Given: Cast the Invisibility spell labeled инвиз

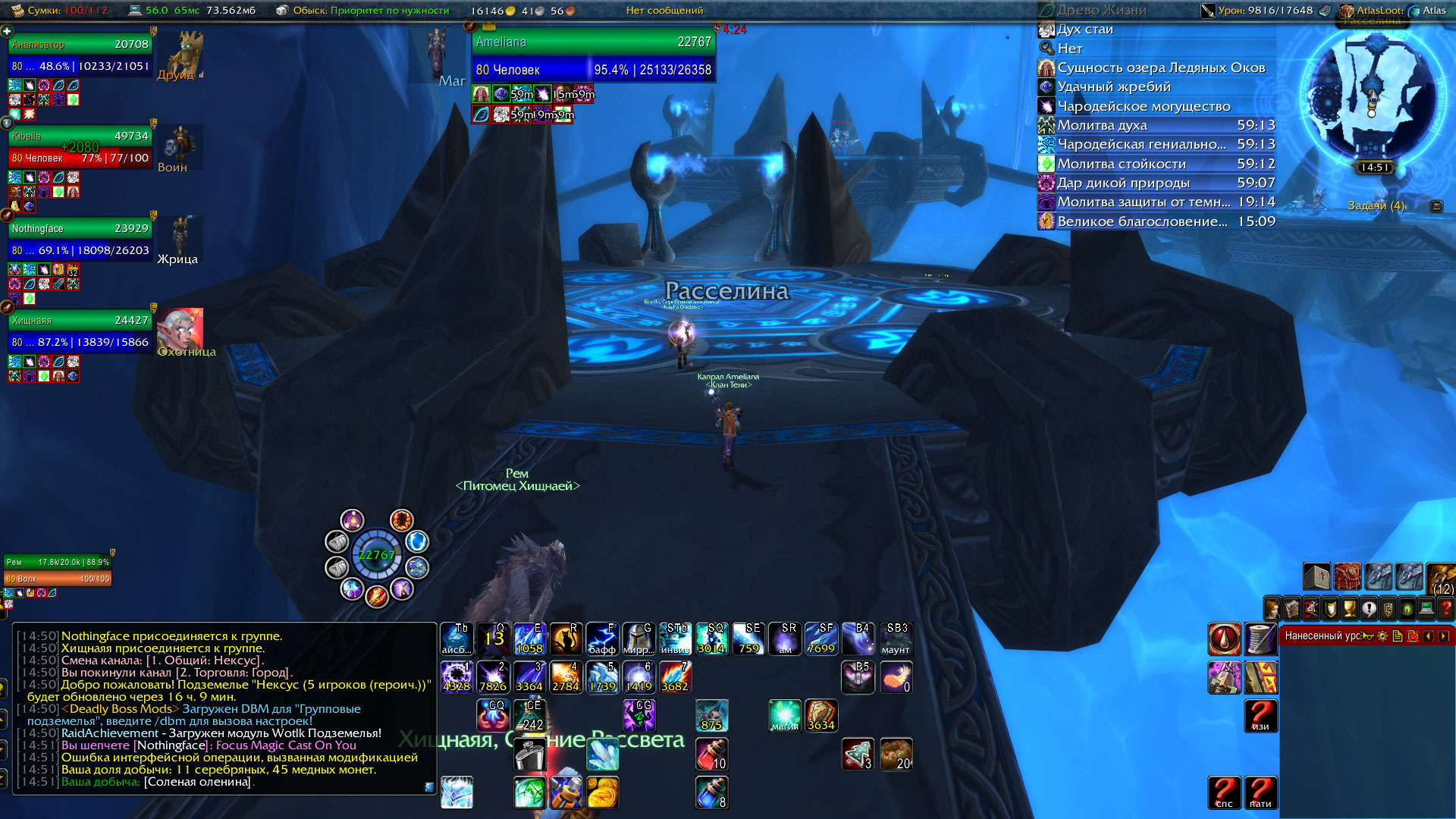Looking at the screenshot, I should 675,639.
